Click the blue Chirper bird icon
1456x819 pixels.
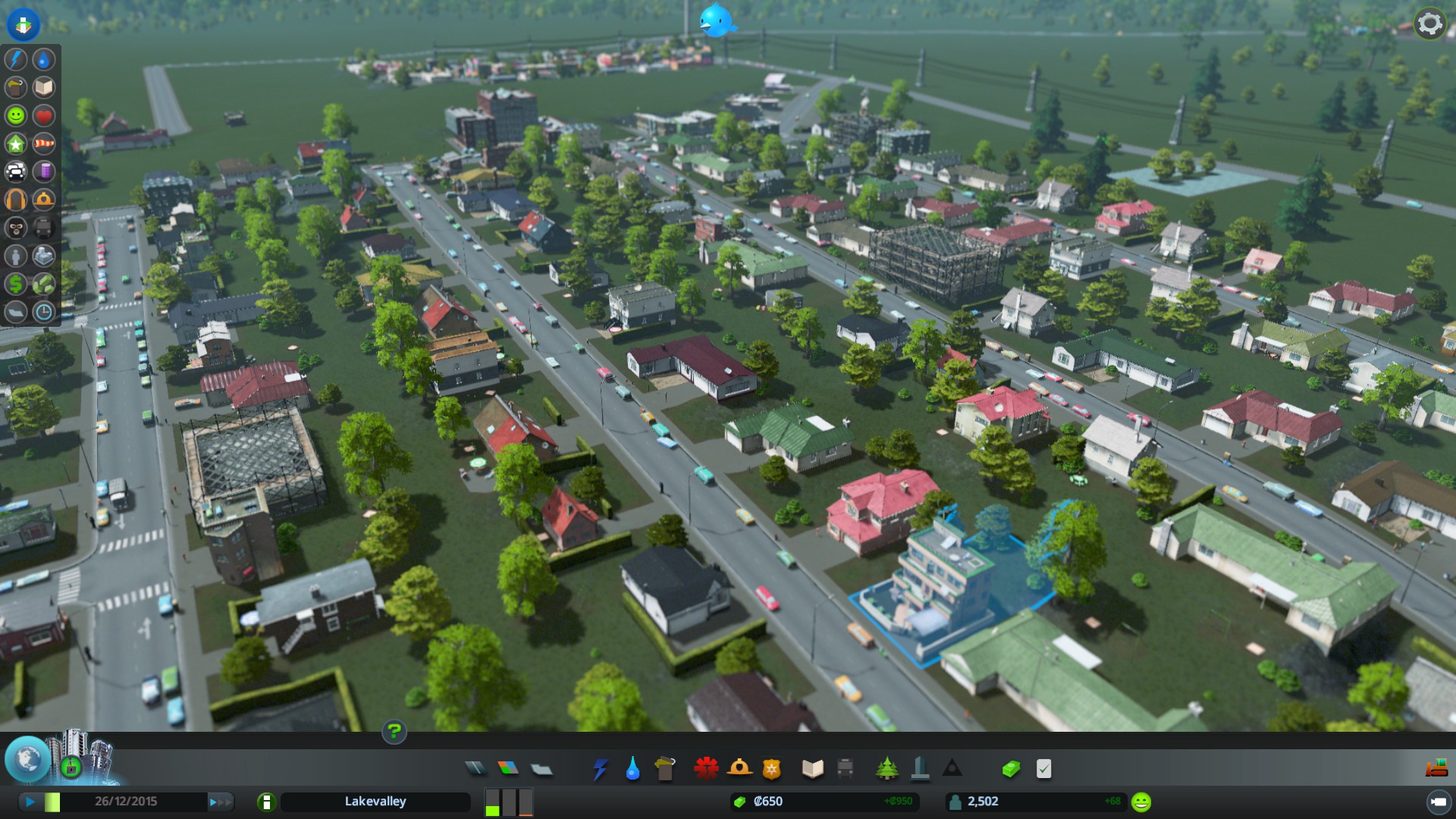716,20
